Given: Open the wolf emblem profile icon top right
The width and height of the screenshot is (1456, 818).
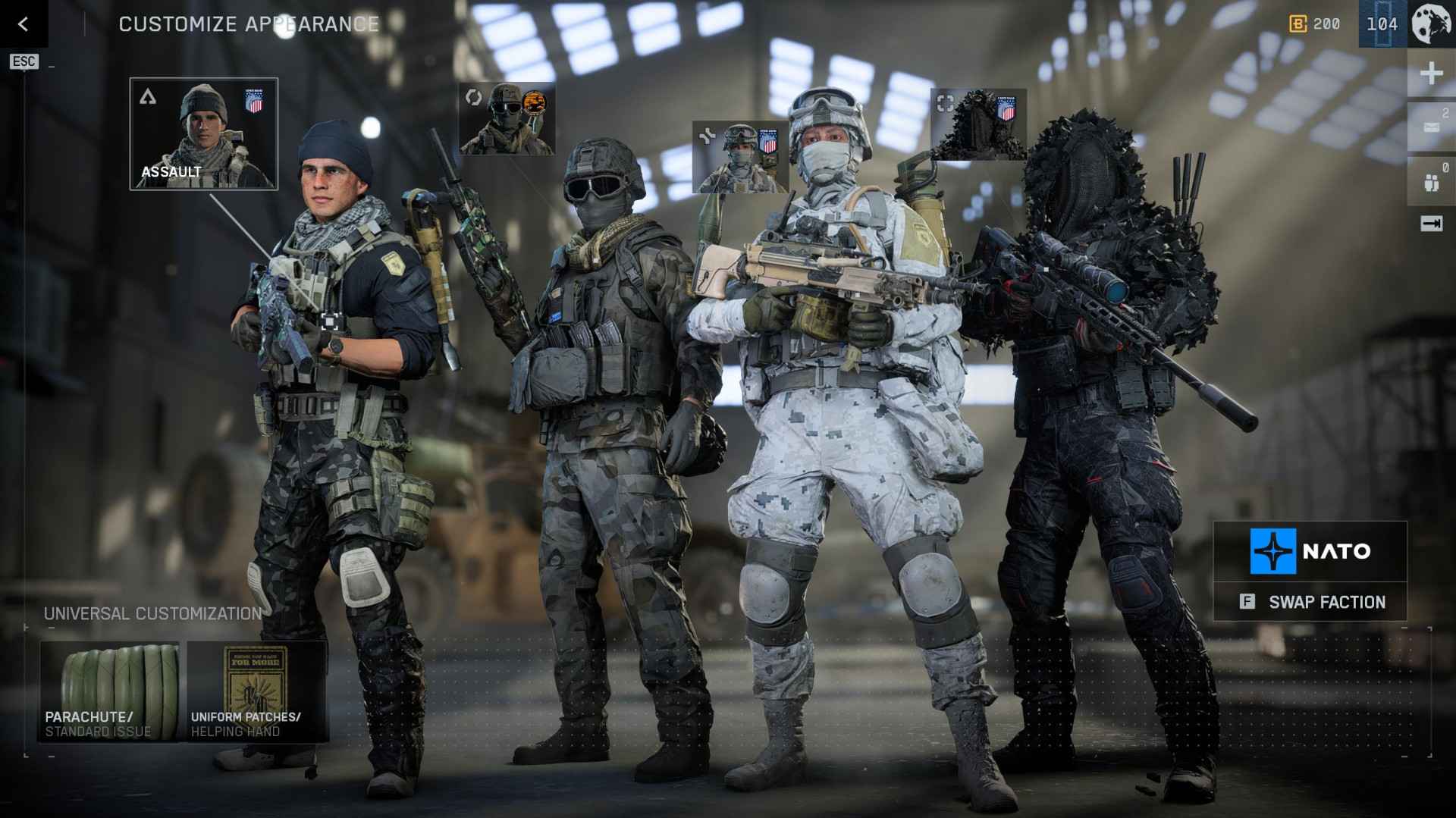Looking at the screenshot, I should coord(1430,24).
